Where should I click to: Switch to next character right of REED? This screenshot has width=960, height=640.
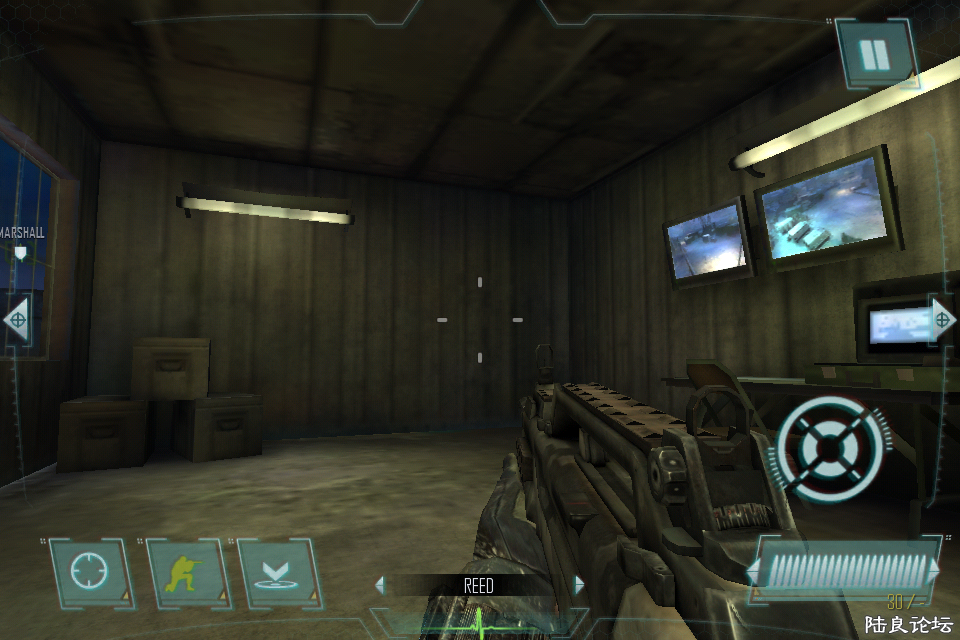(578, 585)
